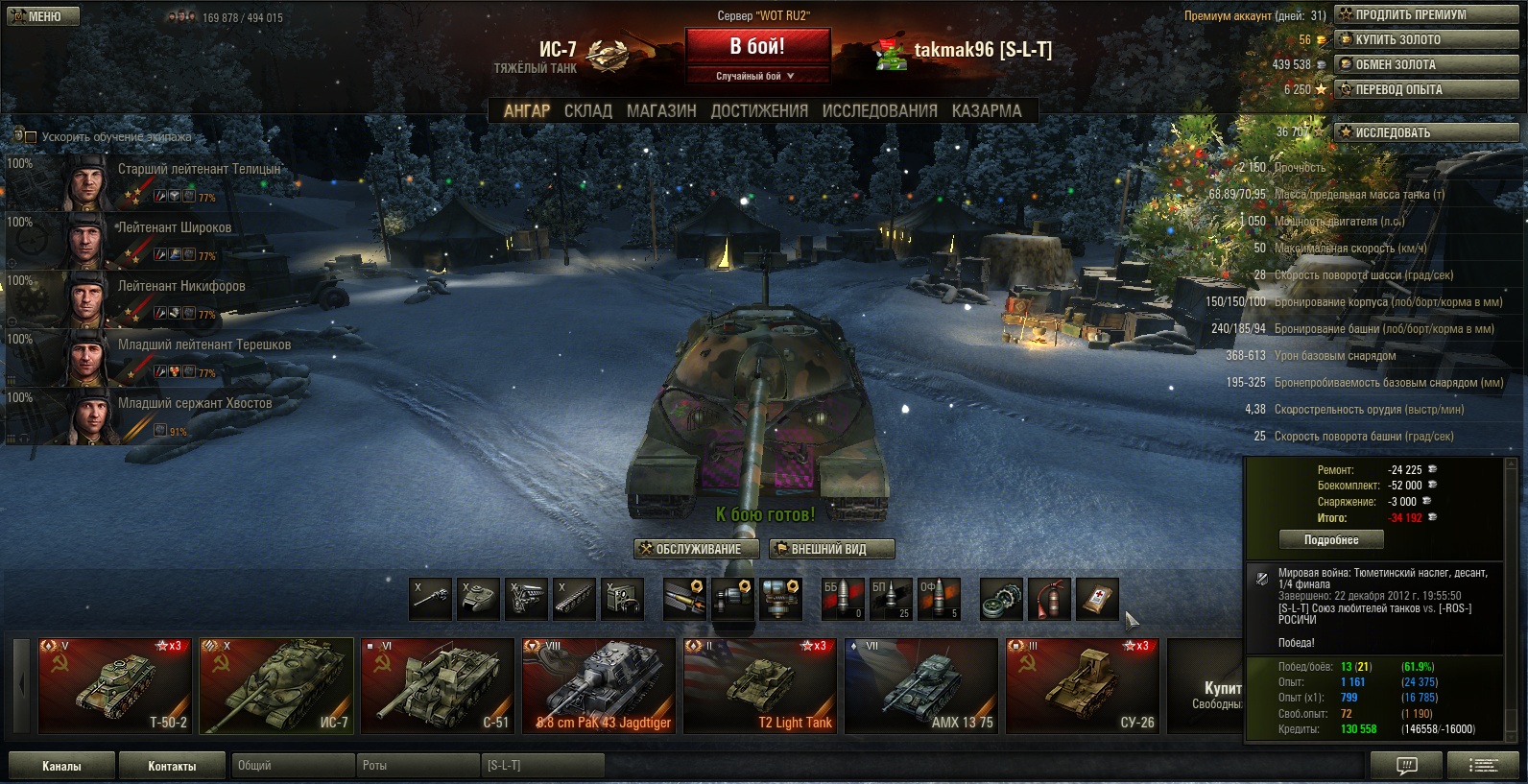Show Подробнее battle result details
Screen dimensions: 1528x784
coord(1330,540)
